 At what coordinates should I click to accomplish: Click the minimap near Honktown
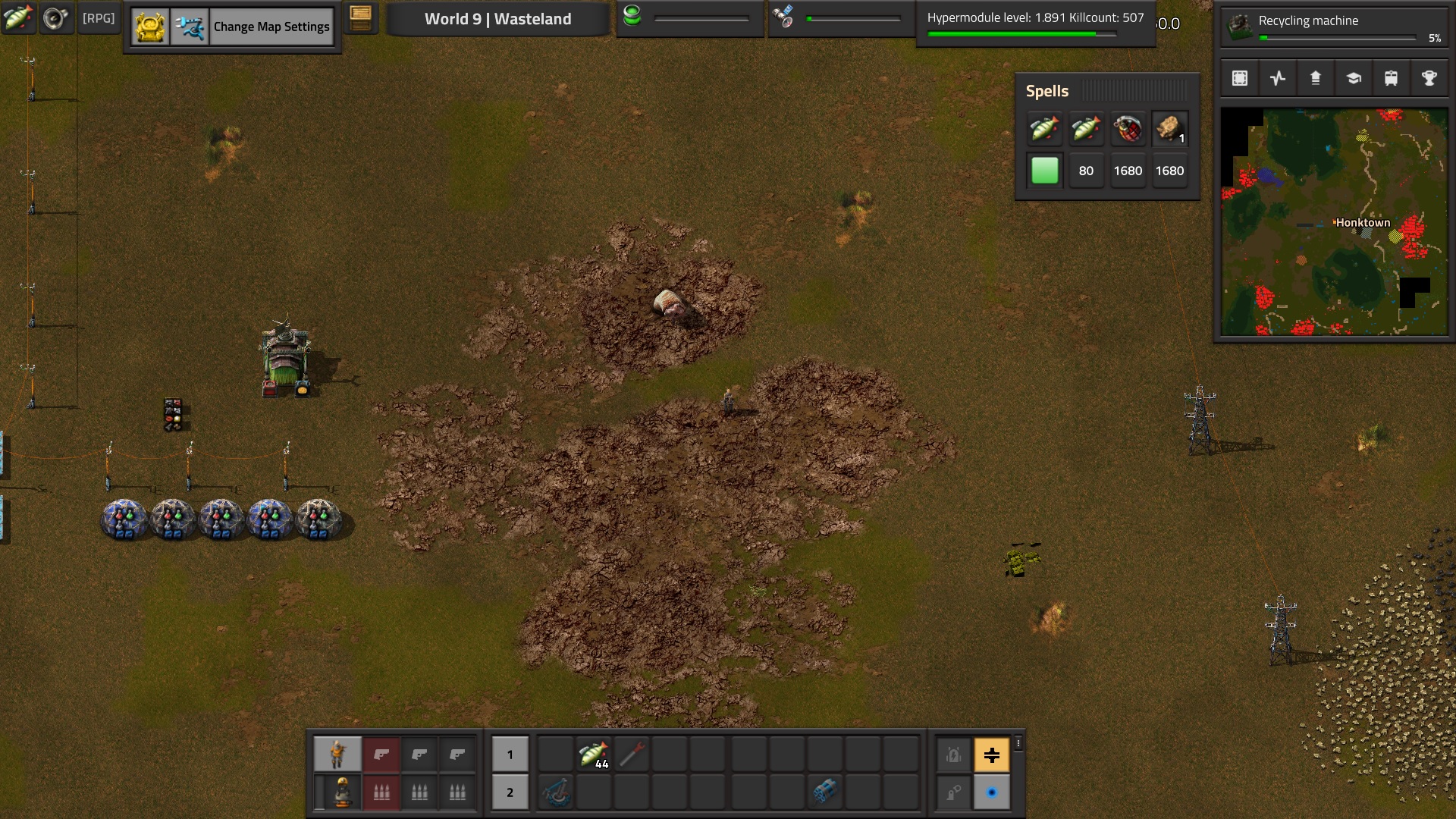pyautogui.click(x=1362, y=223)
